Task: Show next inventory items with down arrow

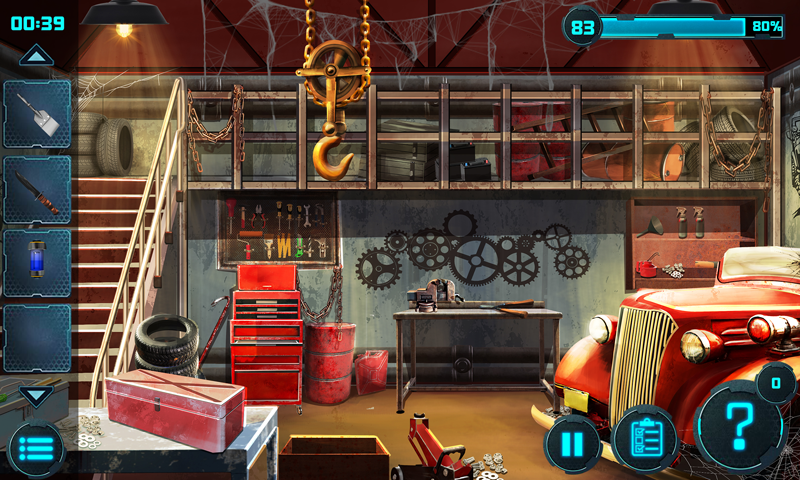Action: pos(36,395)
